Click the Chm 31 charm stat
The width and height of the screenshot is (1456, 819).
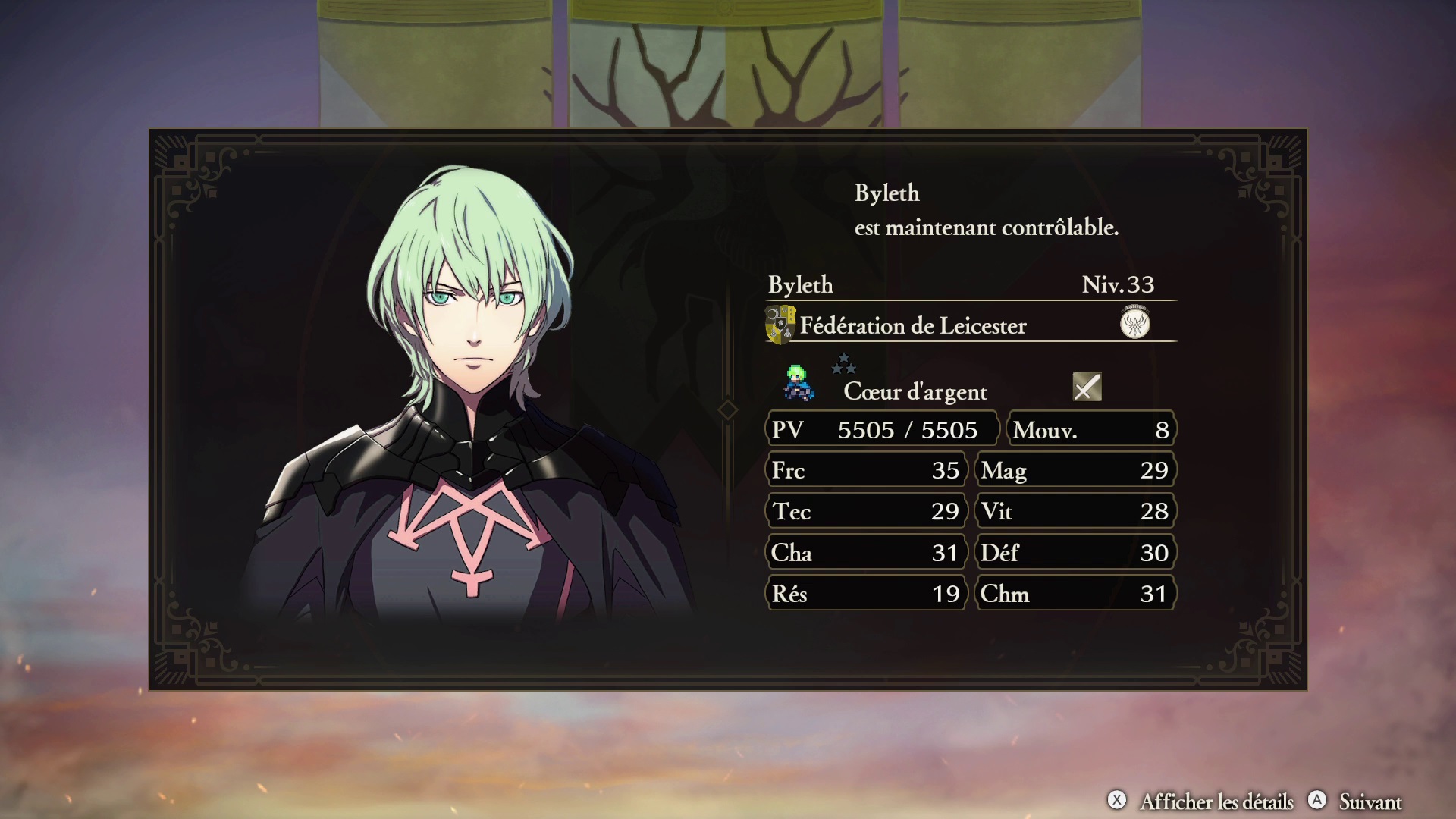pyautogui.click(x=1075, y=594)
